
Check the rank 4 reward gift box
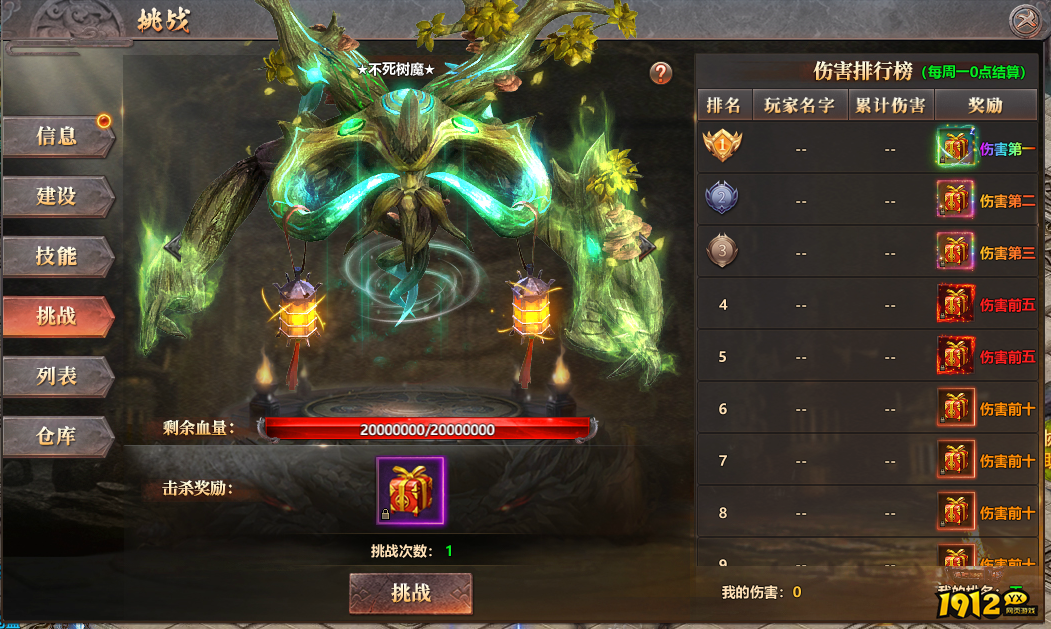click(955, 304)
